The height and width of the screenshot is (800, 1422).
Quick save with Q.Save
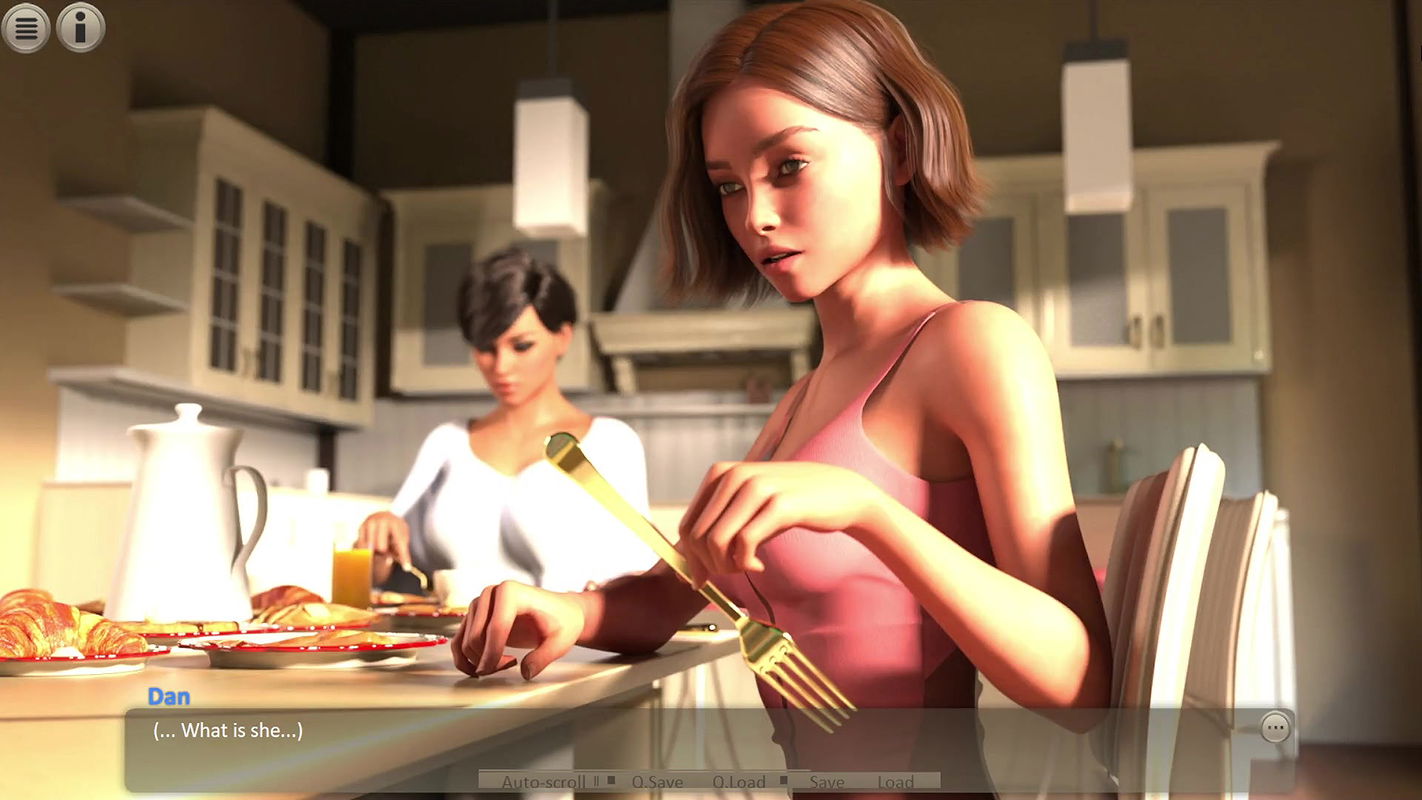(x=658, y=782)
